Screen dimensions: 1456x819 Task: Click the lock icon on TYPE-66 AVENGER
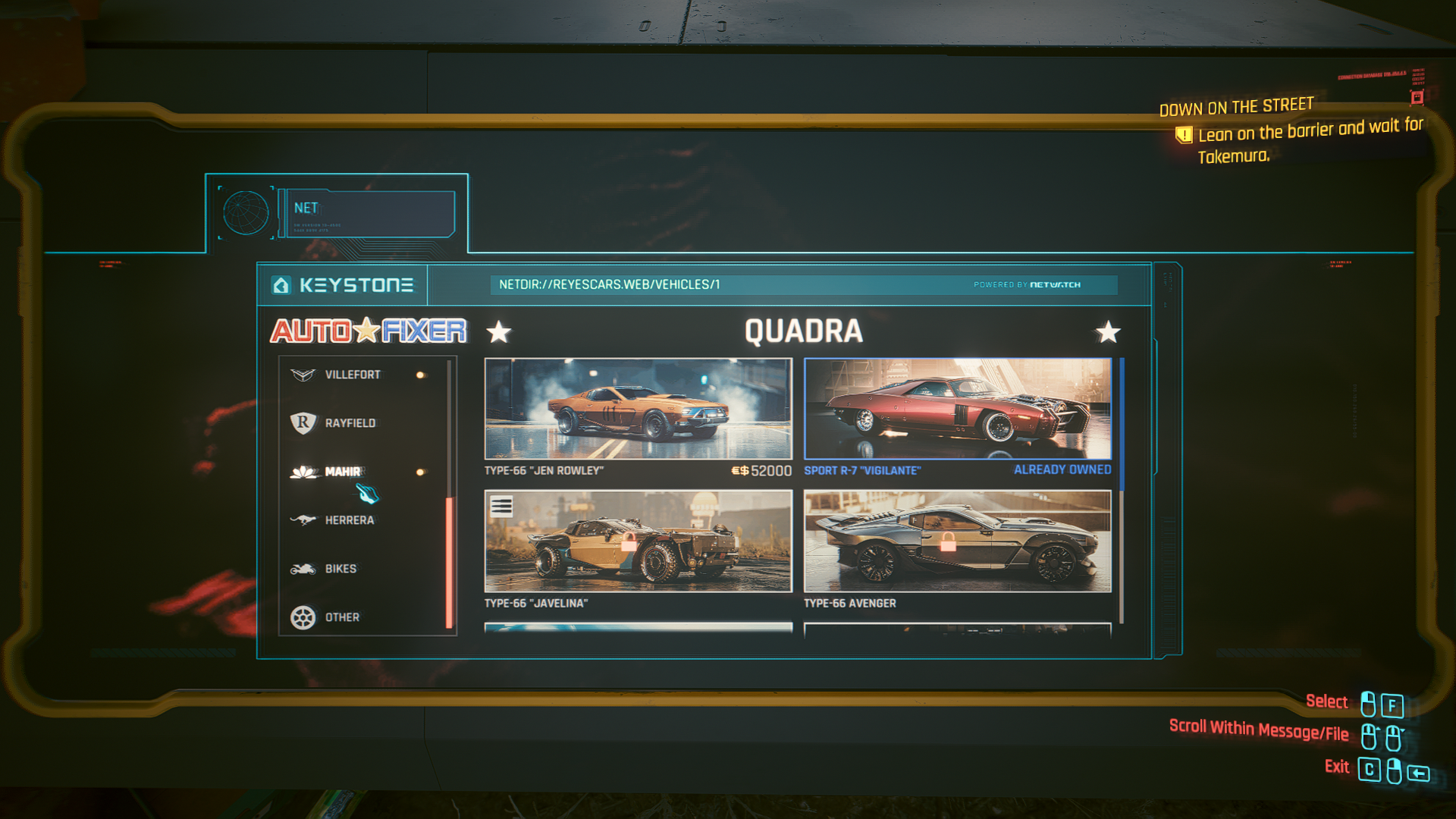point(949,543)
